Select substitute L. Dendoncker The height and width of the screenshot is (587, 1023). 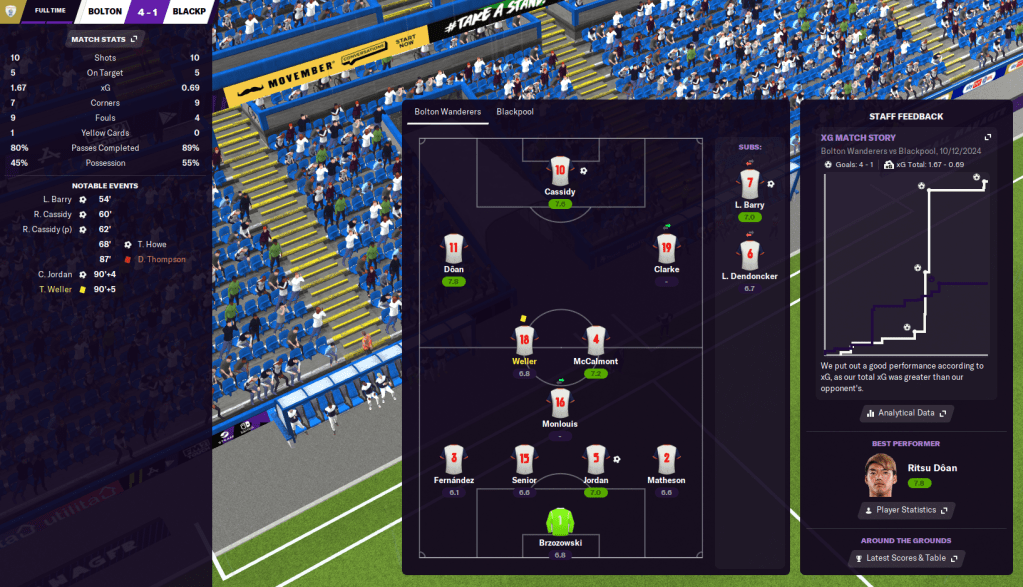coord(750,255)
